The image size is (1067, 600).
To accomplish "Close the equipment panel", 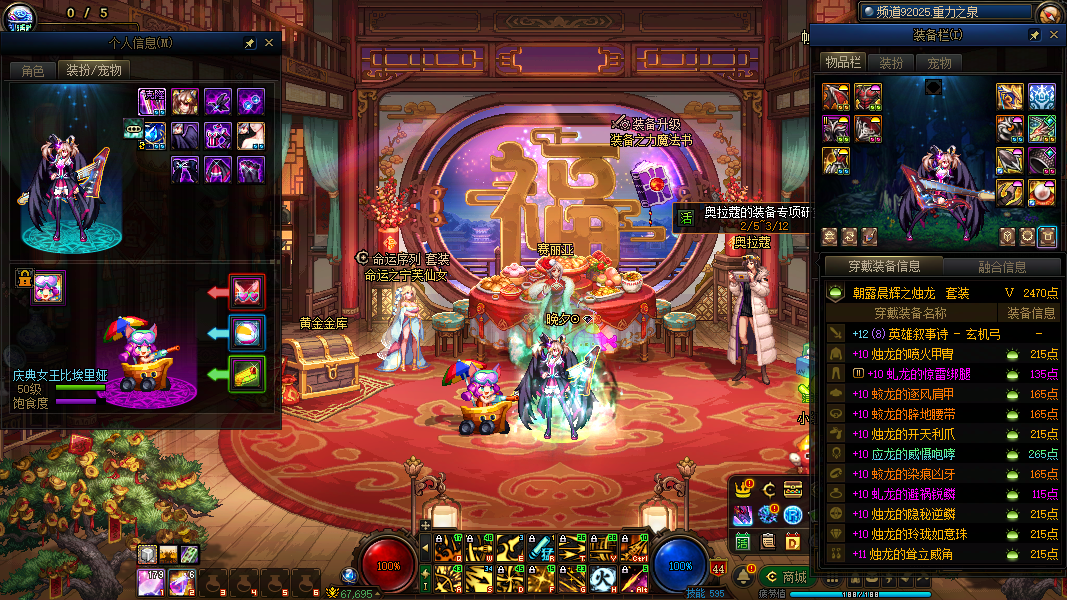I will [x=1054, y=35].
